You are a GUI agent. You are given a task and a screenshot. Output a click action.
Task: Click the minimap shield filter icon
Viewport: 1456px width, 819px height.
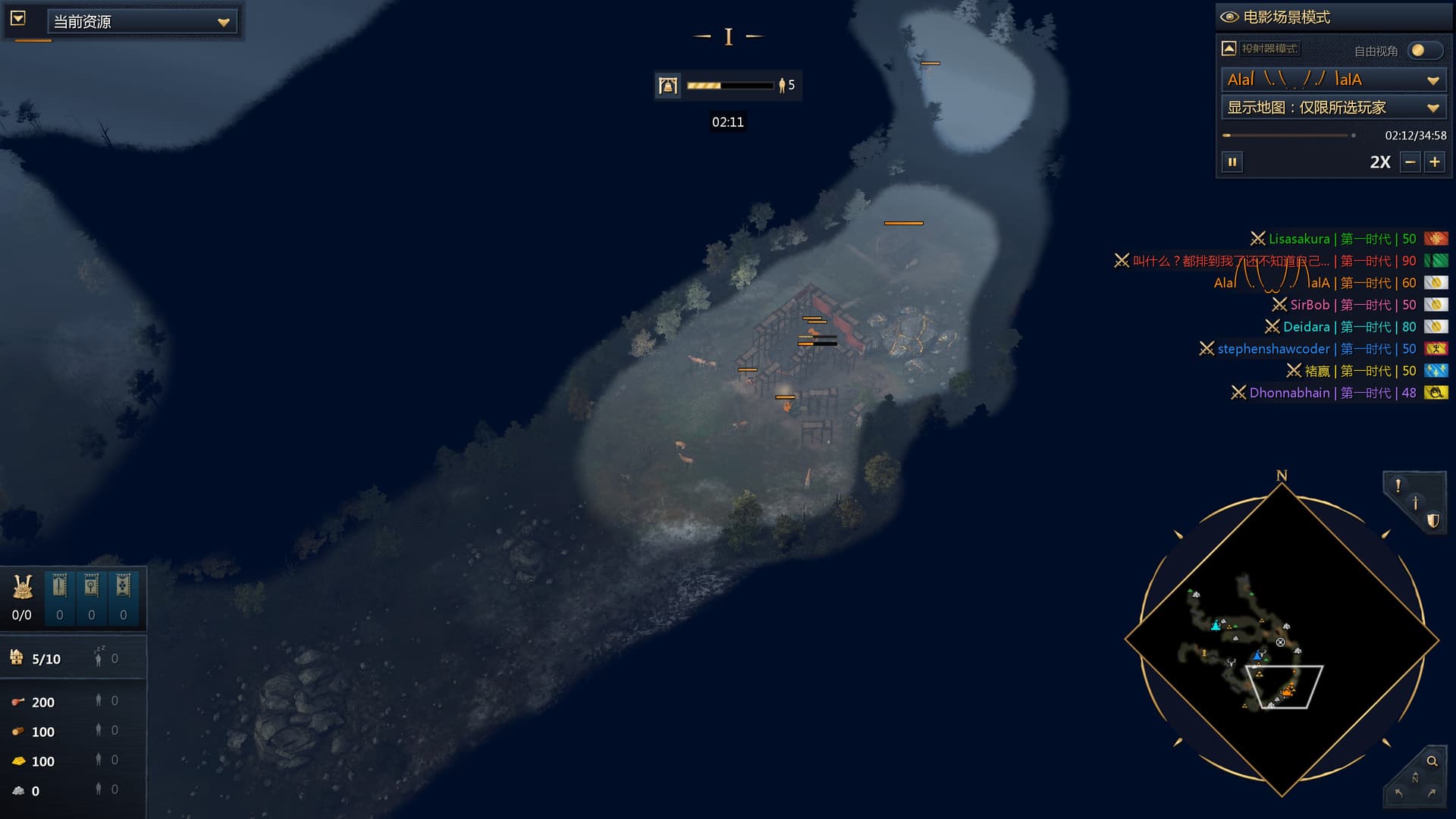(1432, 520)
